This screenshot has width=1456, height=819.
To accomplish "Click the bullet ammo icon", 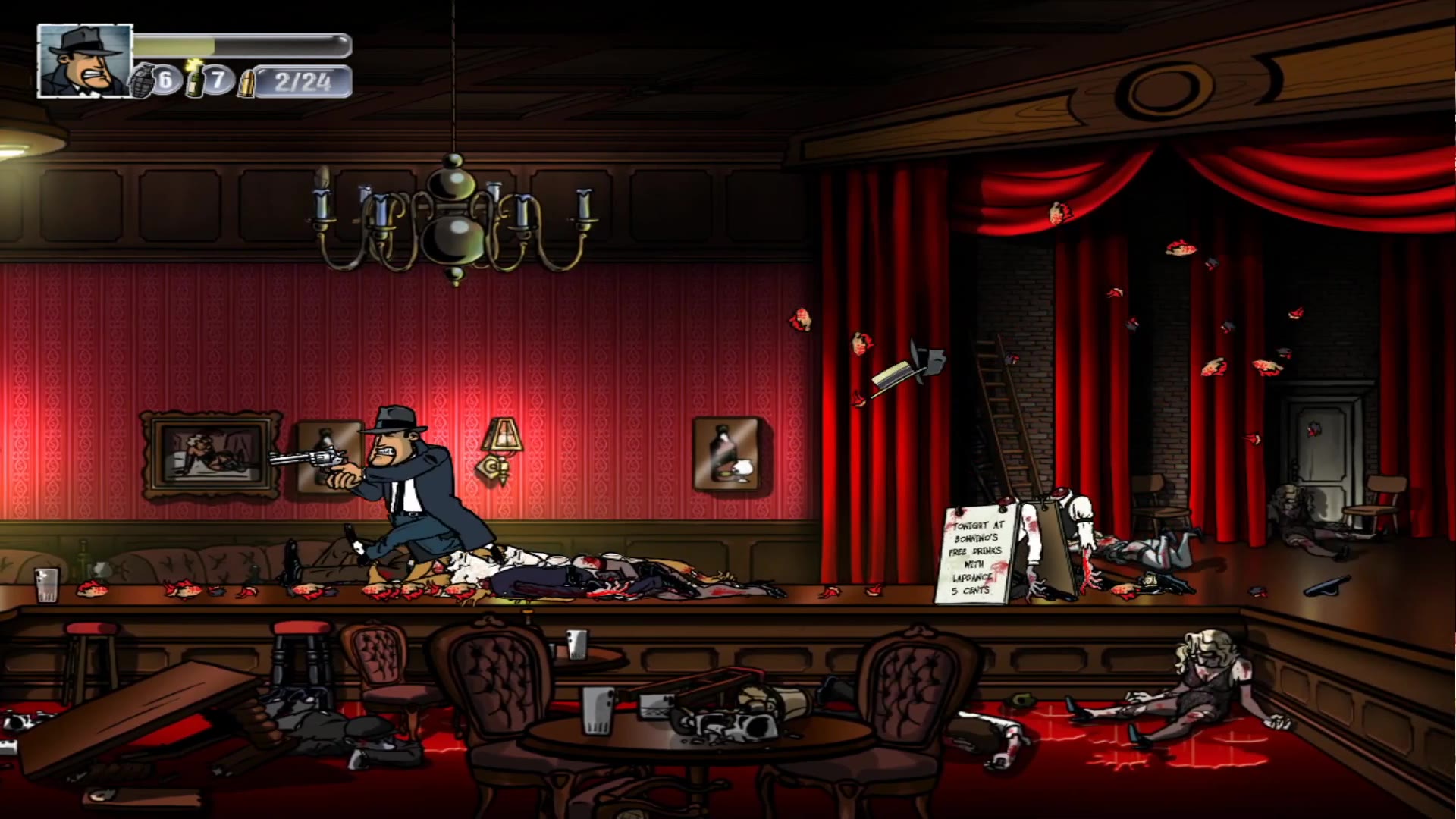I will click(x=245, y=83).
